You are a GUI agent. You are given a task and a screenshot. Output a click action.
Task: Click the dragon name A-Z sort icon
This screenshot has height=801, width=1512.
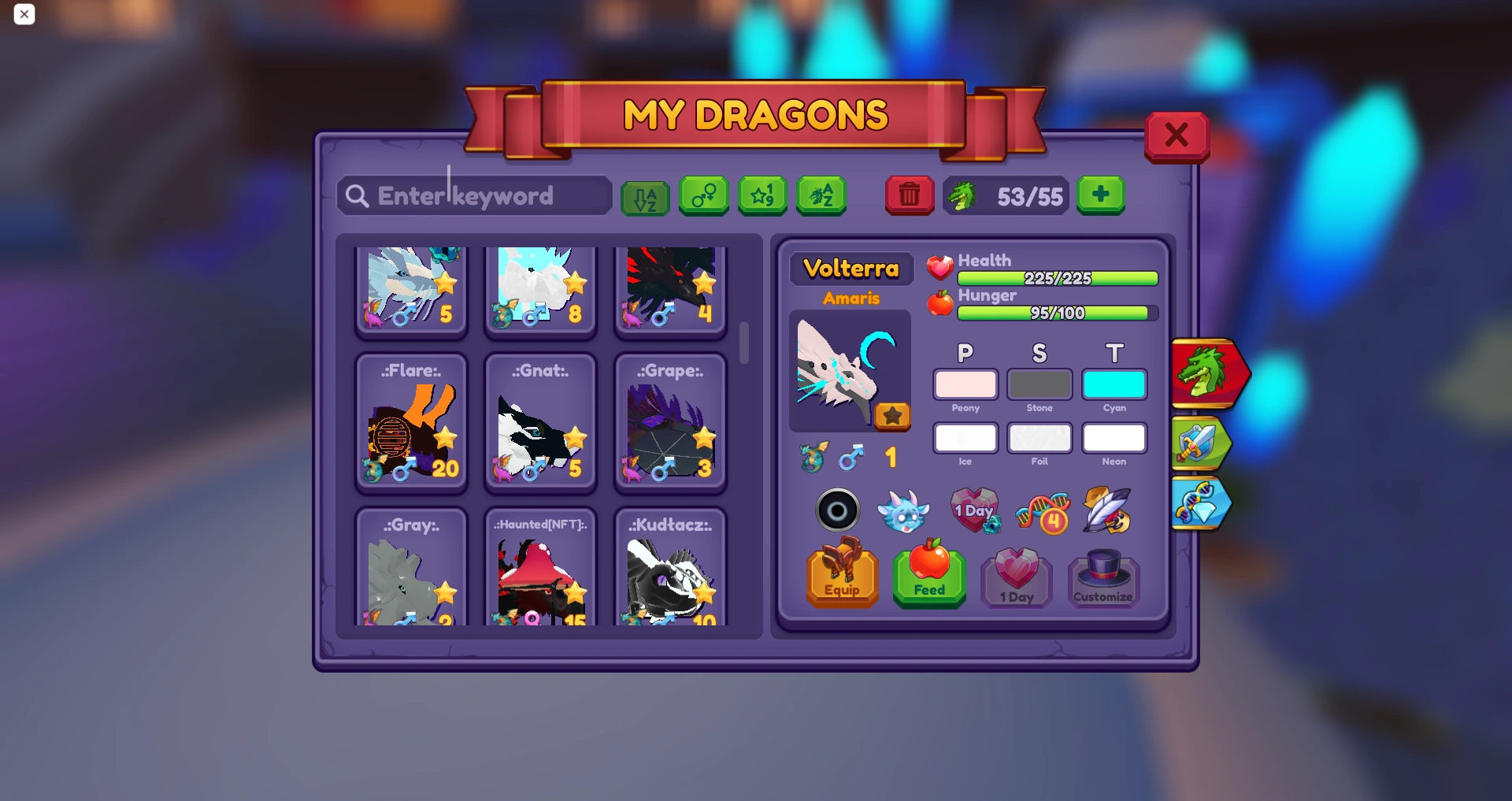click(821, 196)
